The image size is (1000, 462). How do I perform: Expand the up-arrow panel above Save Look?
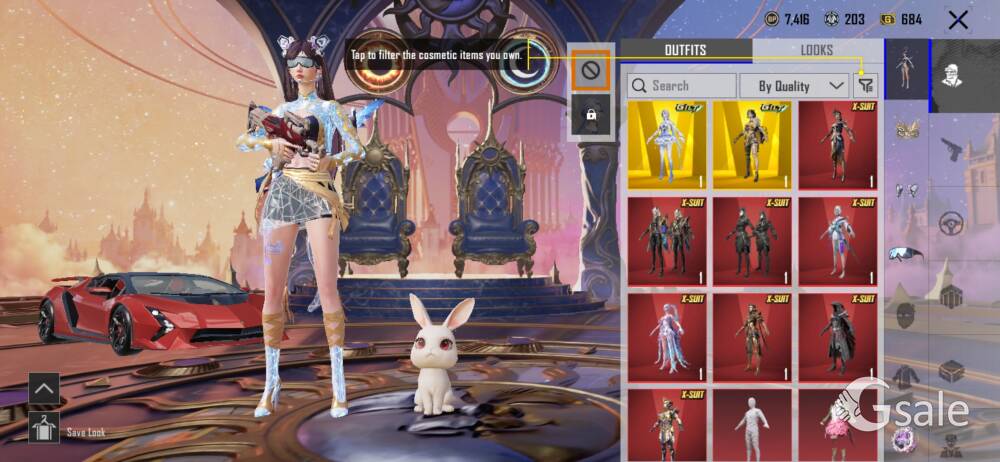point(44,387)
